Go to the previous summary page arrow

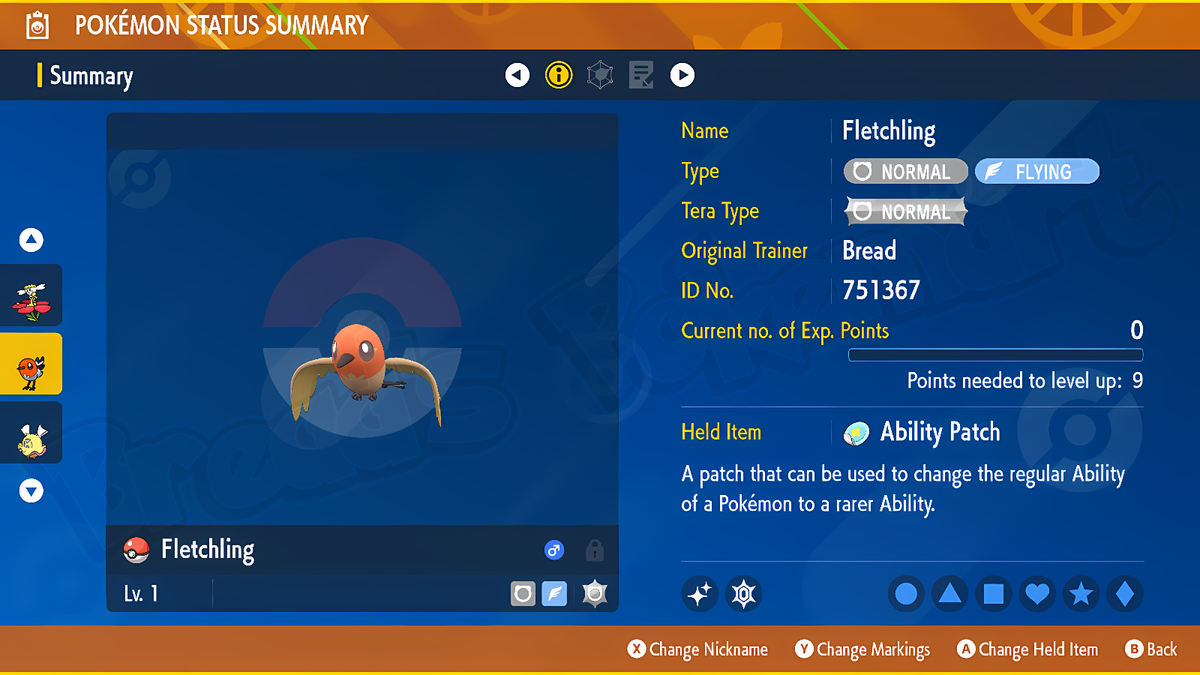coord(517,75)
